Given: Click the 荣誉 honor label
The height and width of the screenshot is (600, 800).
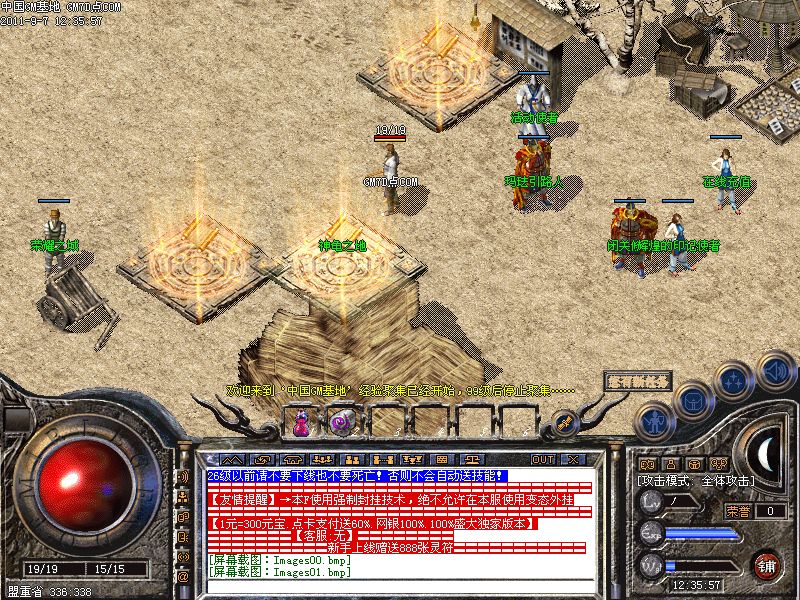Looking at the screenshot, I should click(738, 511).
